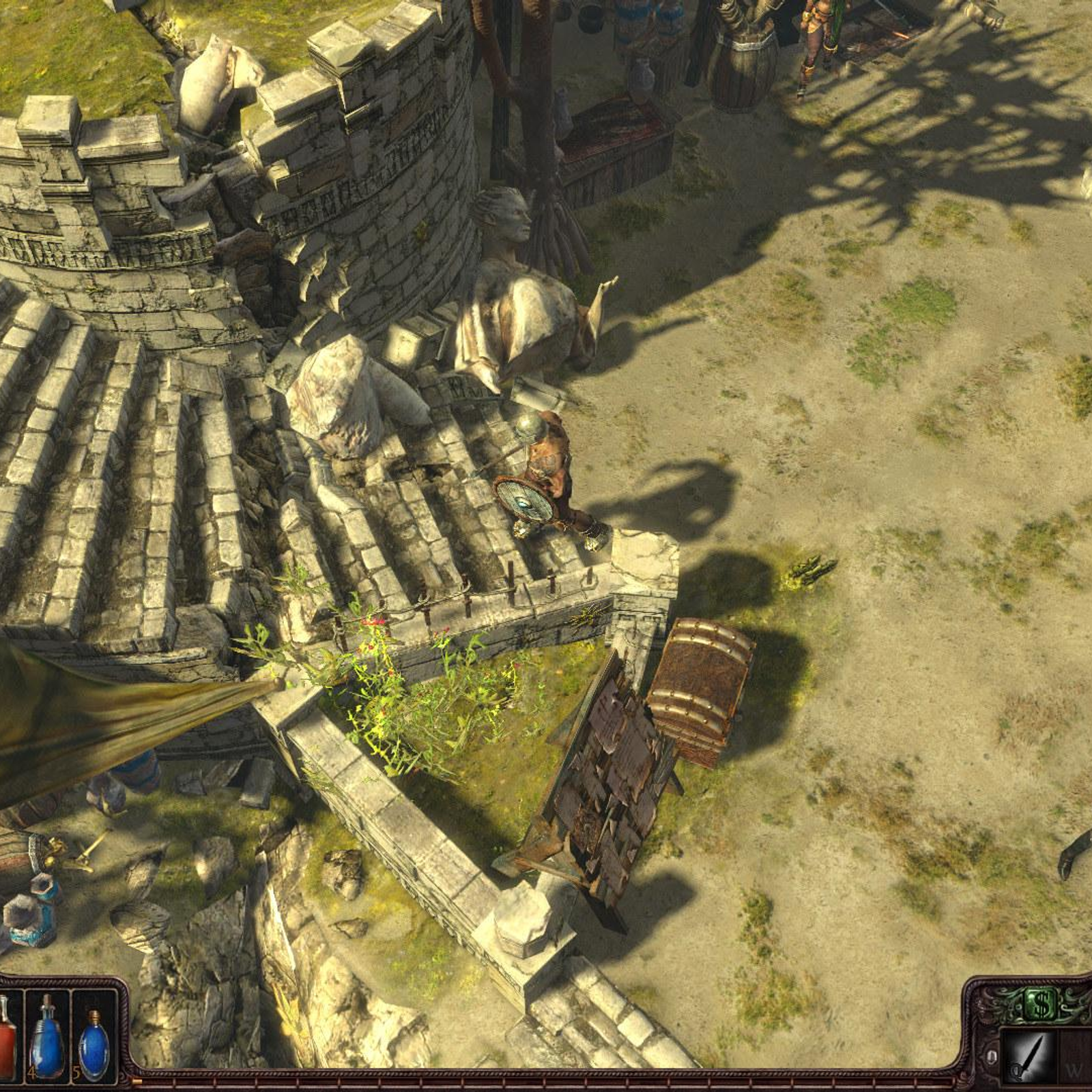Open the green dollar-sign shop button
Screen dimensions: 1092x1092
click(x=1041, y=1004)
